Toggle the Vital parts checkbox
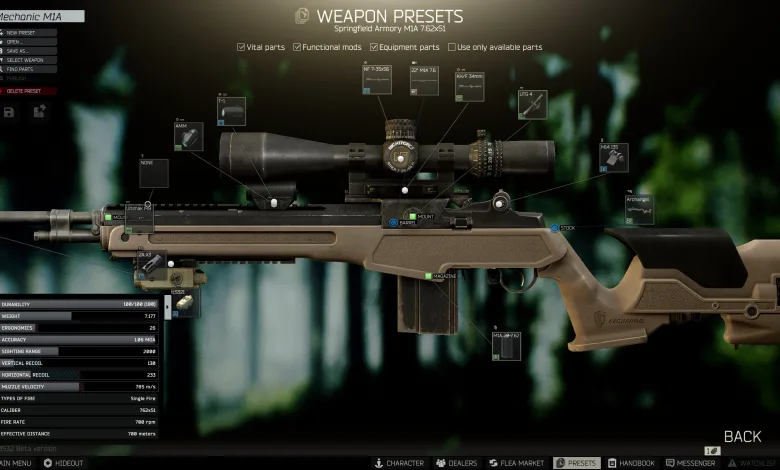This screenshot has height=470, width=780. pos(242,47)
